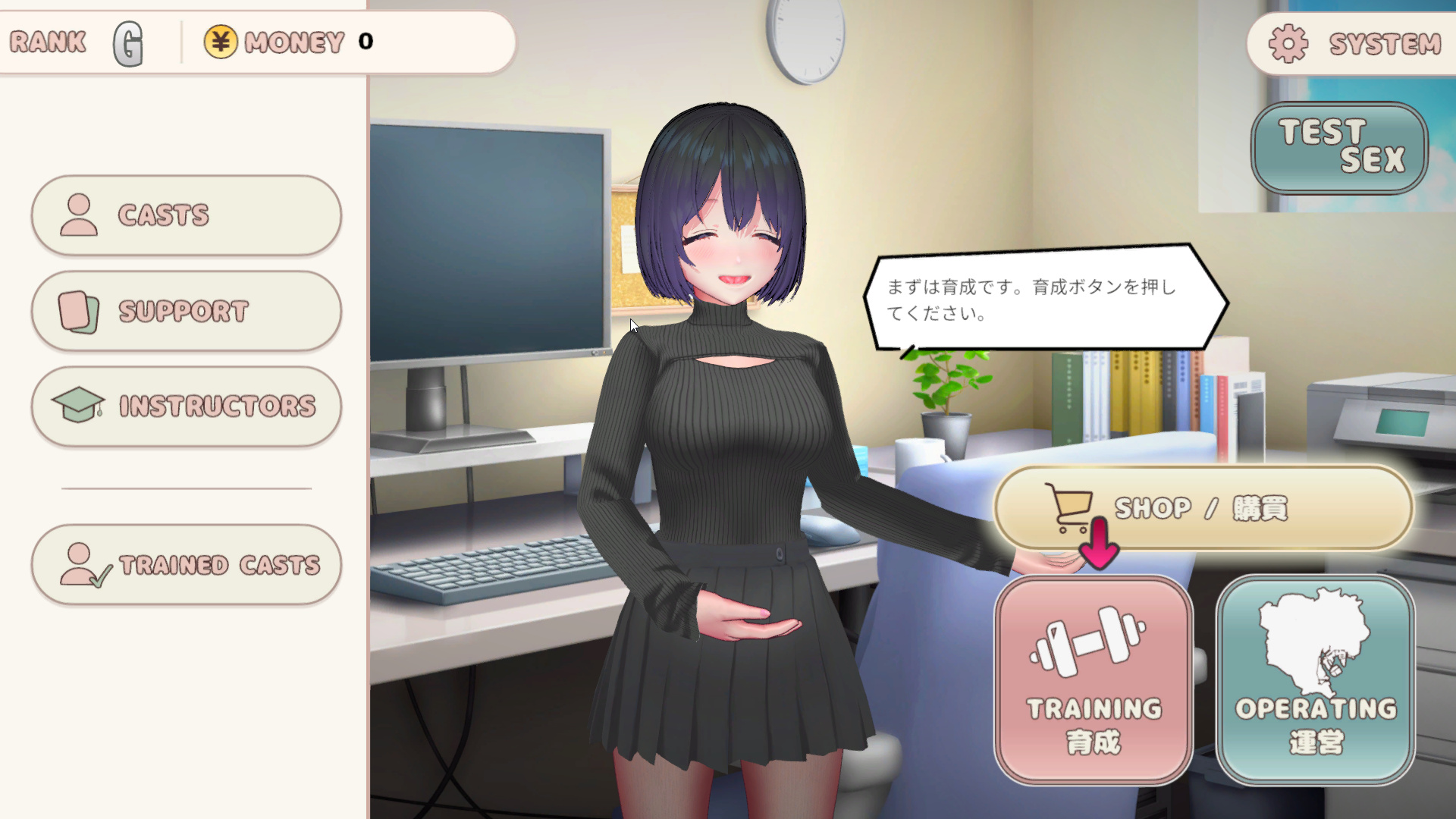Open the Shop purchase menu
1456x819 pixels.
coord(1203,508)
